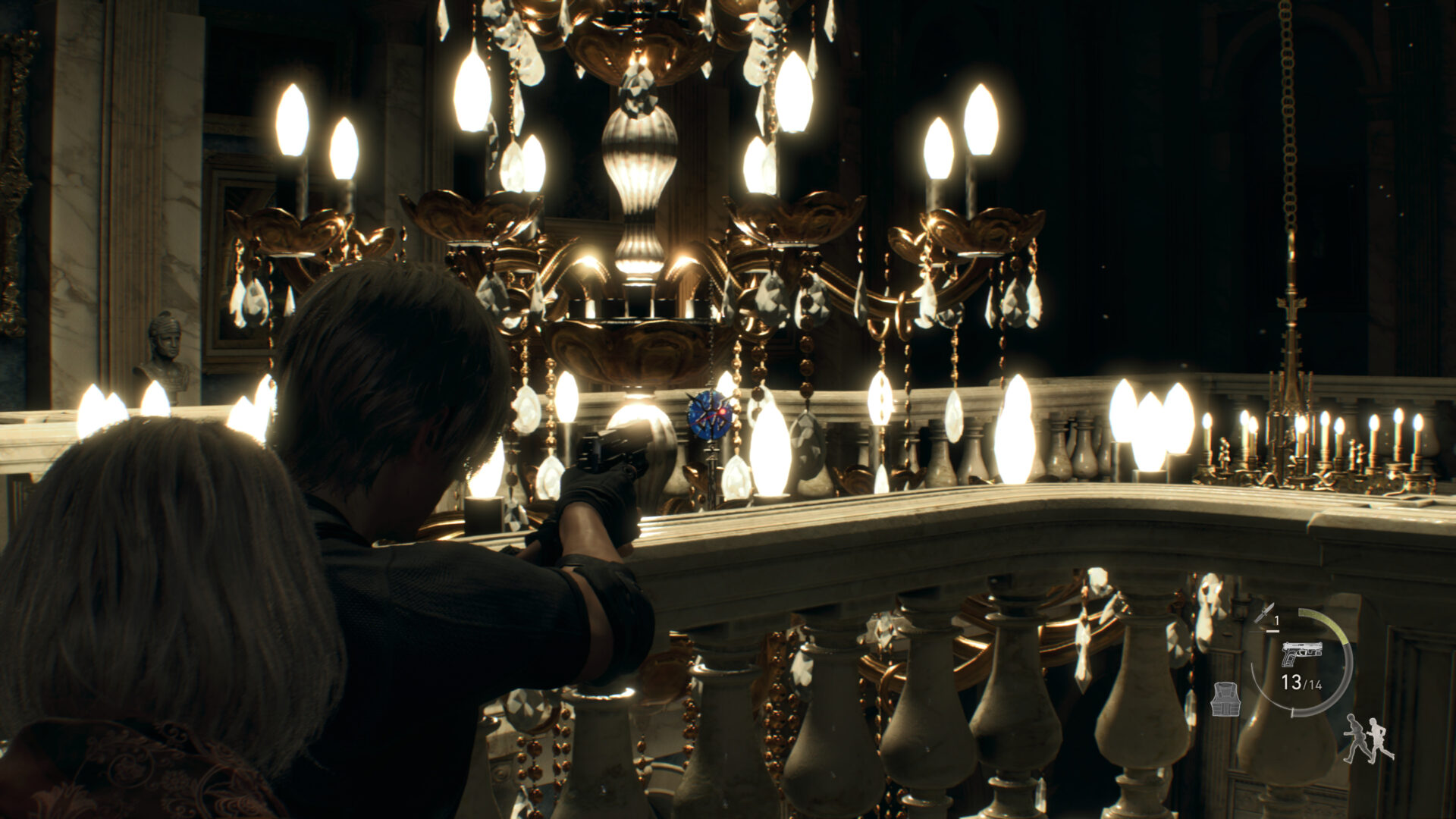Click the knife durability bar under the knife
The height and width of the screenshot is (819, 1456).
pos(1272,631)
